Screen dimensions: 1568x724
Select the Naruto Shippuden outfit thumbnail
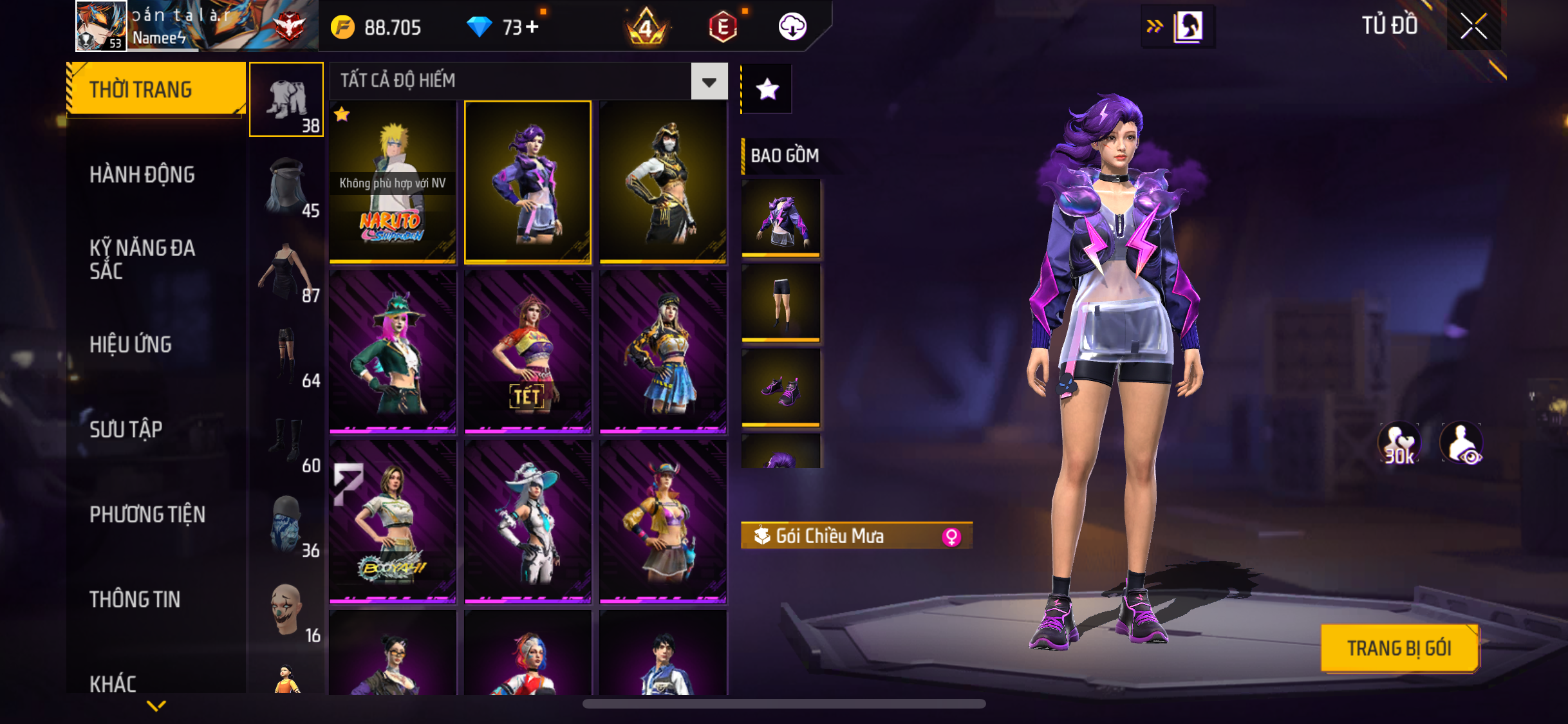[393, 182]
